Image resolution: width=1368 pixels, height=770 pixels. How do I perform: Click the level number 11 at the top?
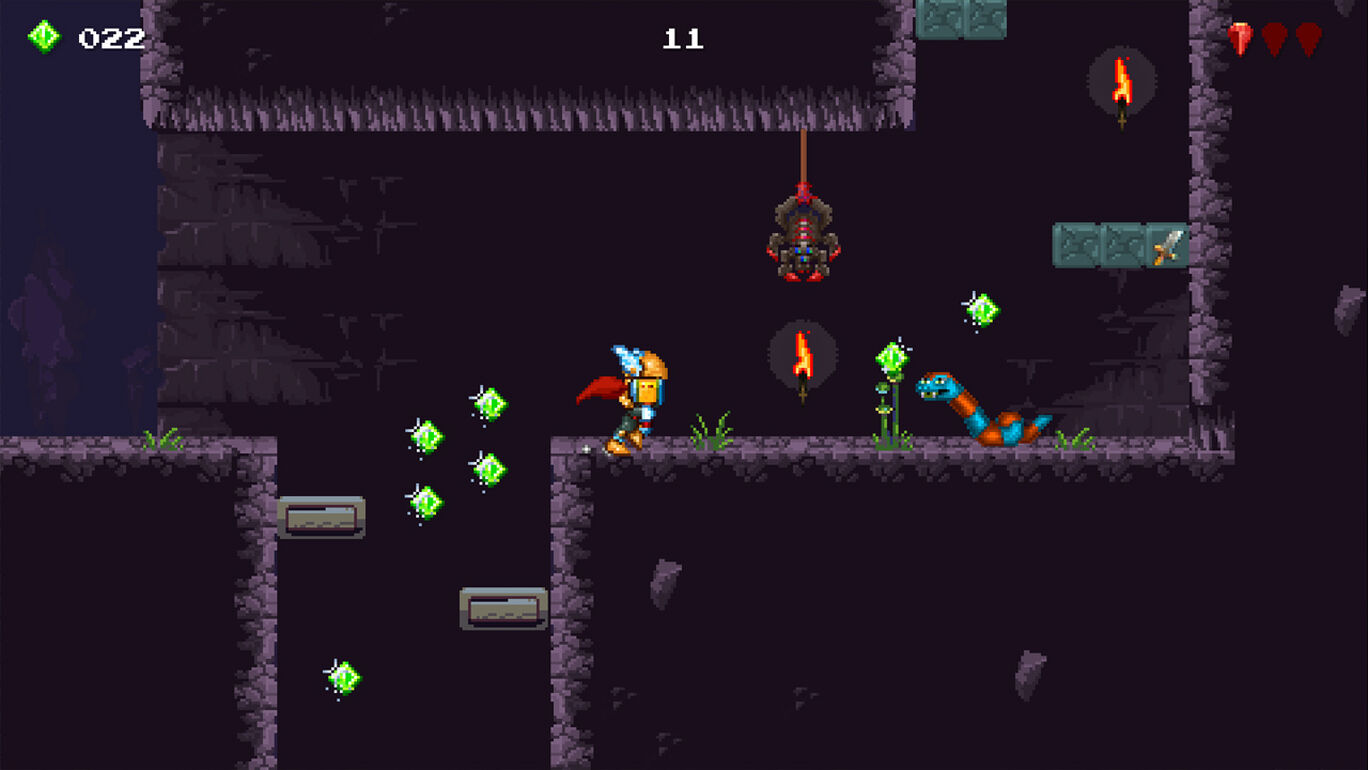686,40
